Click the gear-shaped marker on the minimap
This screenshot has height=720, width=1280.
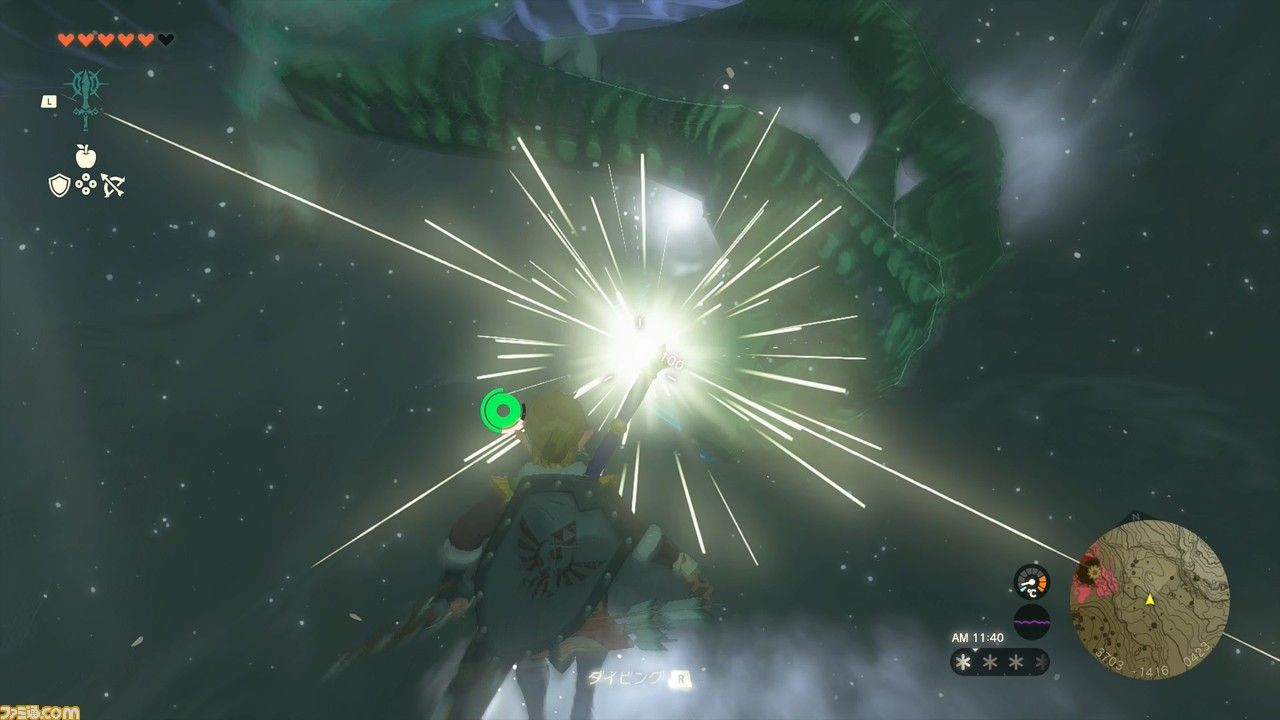[x=1090, y=571]
